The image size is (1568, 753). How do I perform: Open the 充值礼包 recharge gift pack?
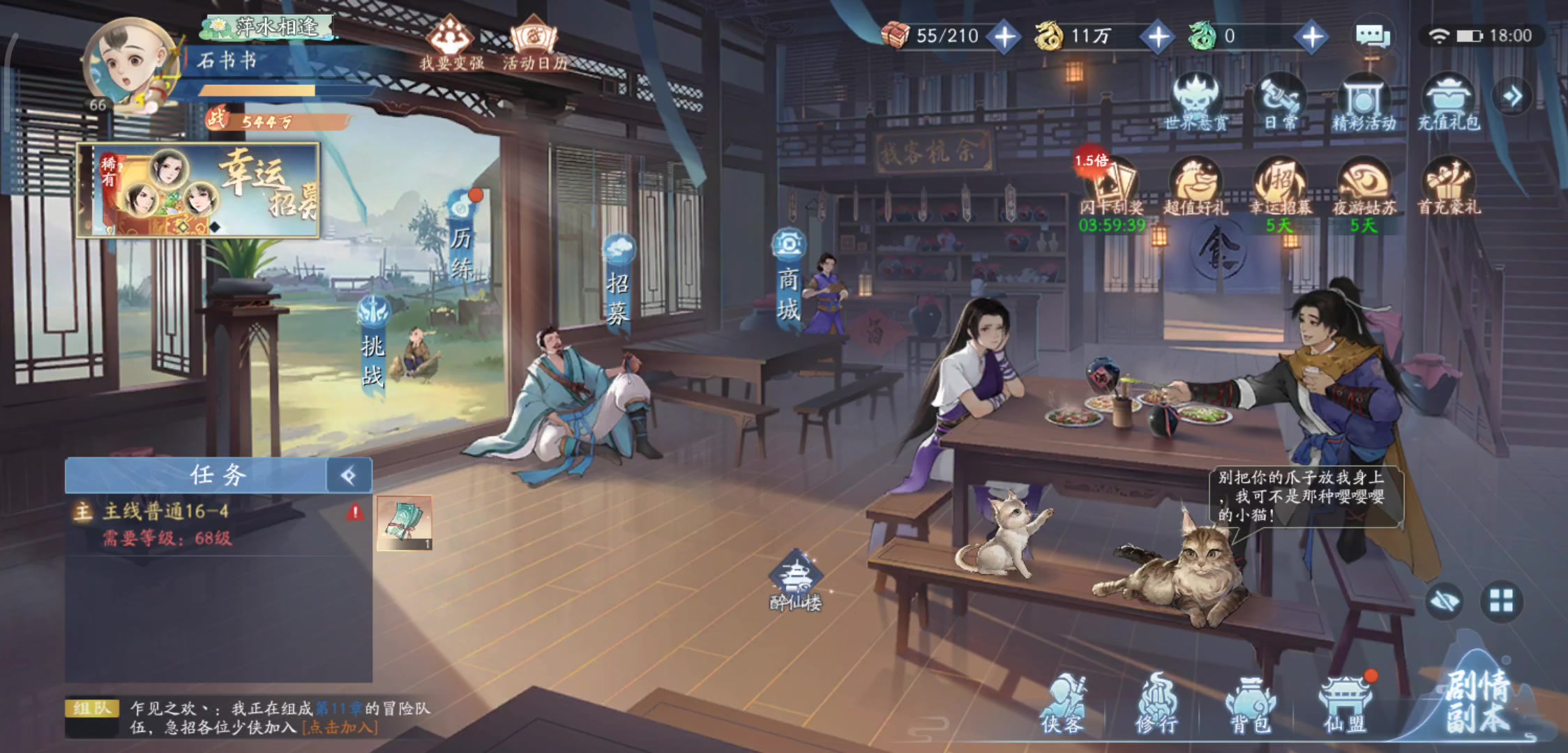click(1448, 102)
